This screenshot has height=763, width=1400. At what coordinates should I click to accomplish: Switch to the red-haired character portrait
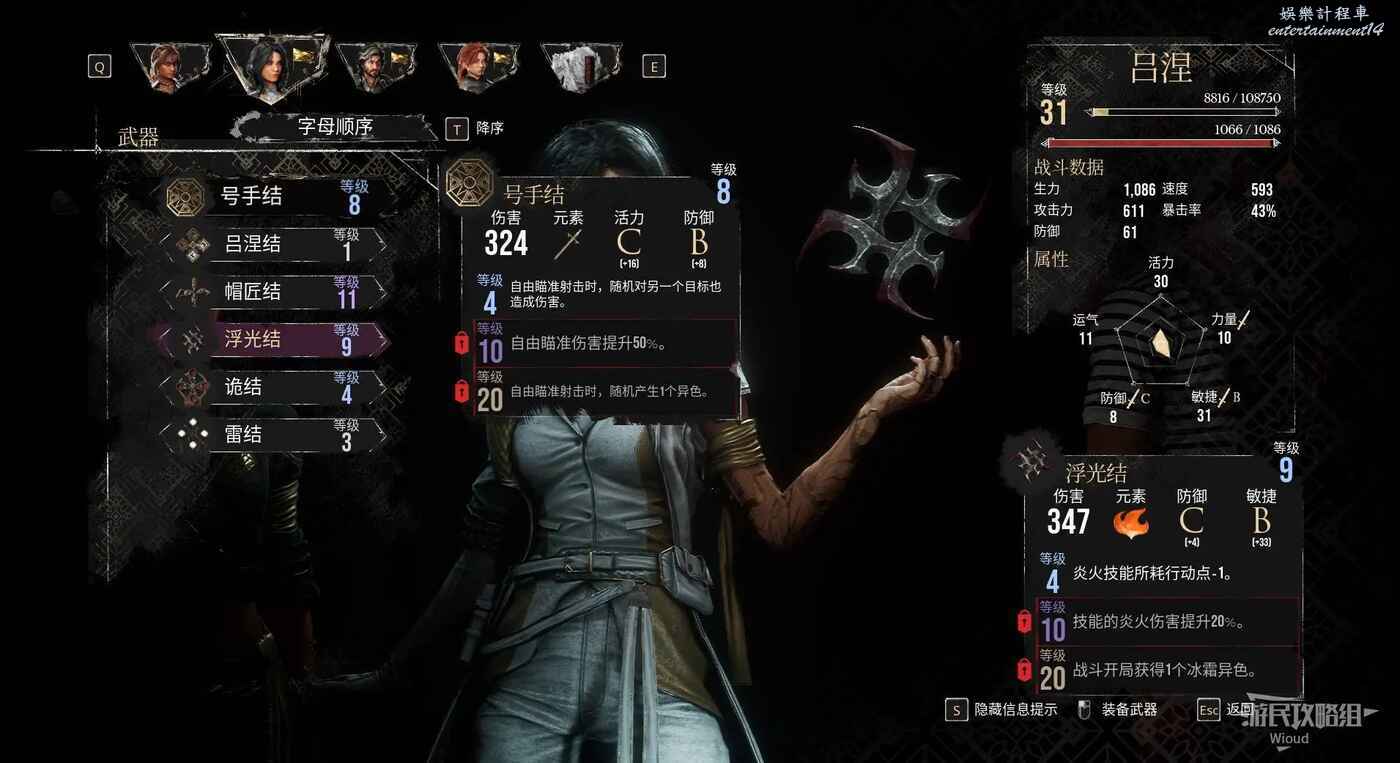point(474,67)
